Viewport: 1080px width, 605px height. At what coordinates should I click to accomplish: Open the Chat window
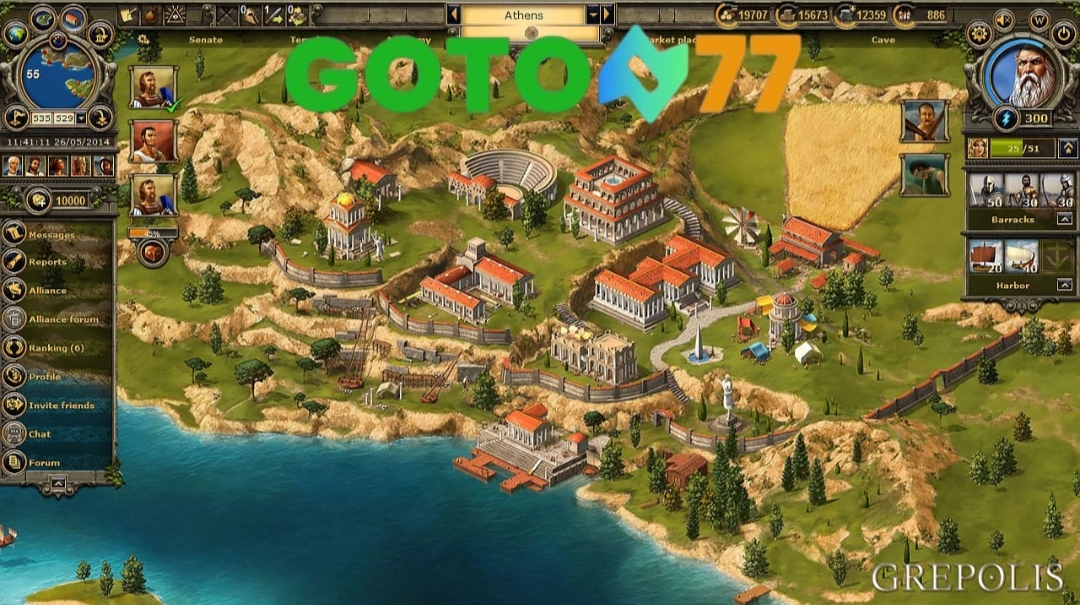[39, 434]
